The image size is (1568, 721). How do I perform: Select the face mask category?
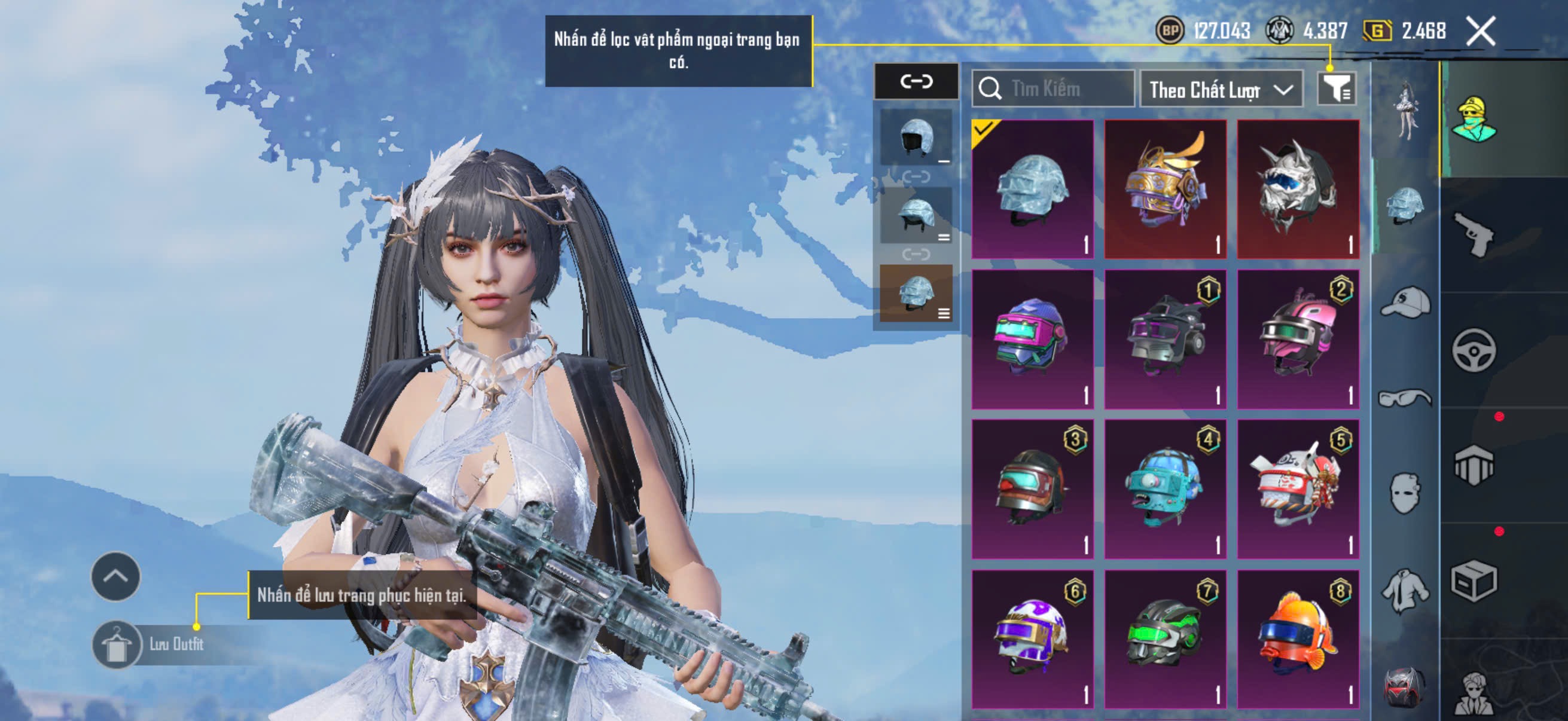pos(1405,493)
